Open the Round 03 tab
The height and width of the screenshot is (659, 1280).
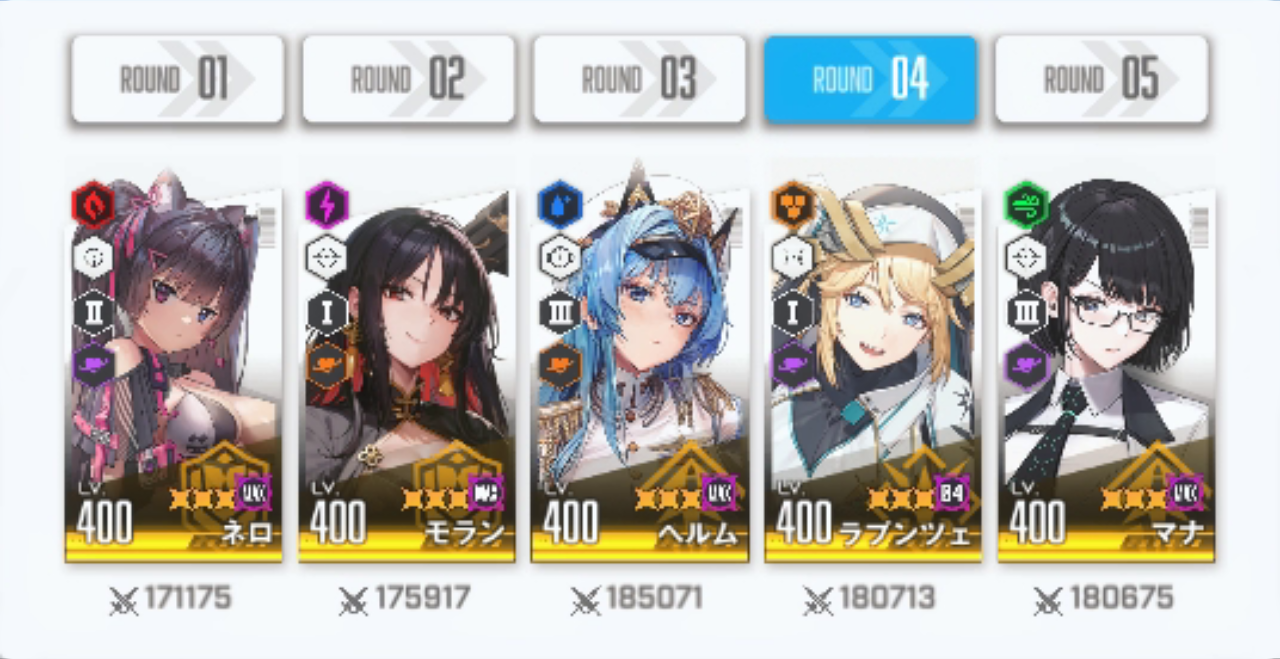tap(639, 80)
